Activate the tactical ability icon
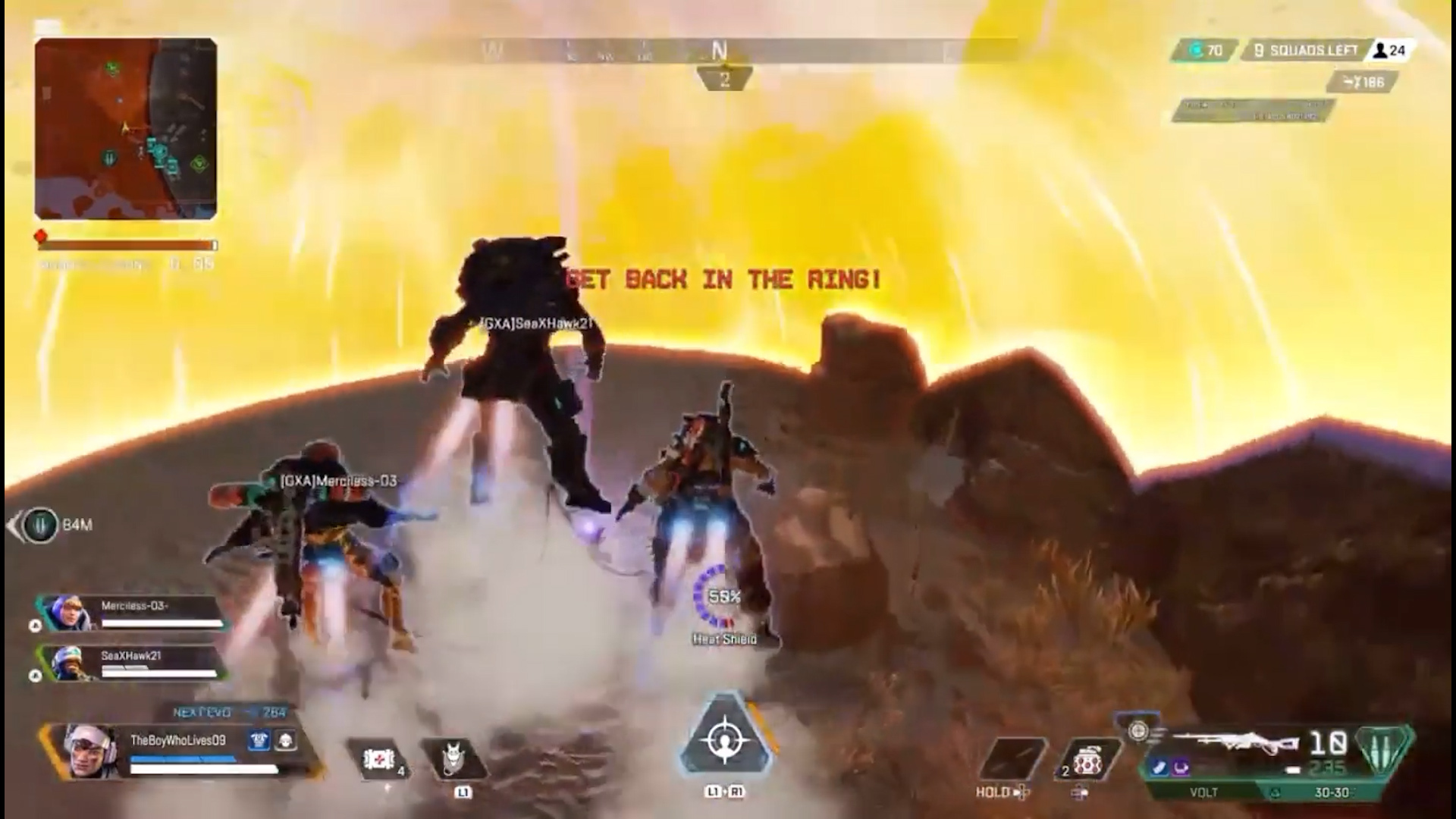Image resolution: width=1456 pixels, height=819 pixels. pyautogui.click(x=455, y=758)
